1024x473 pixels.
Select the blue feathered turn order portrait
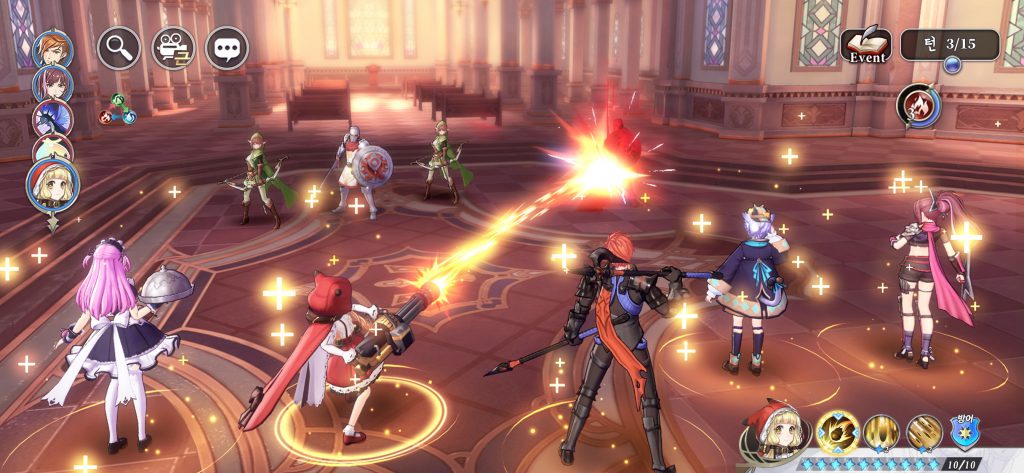coord(50,119)
